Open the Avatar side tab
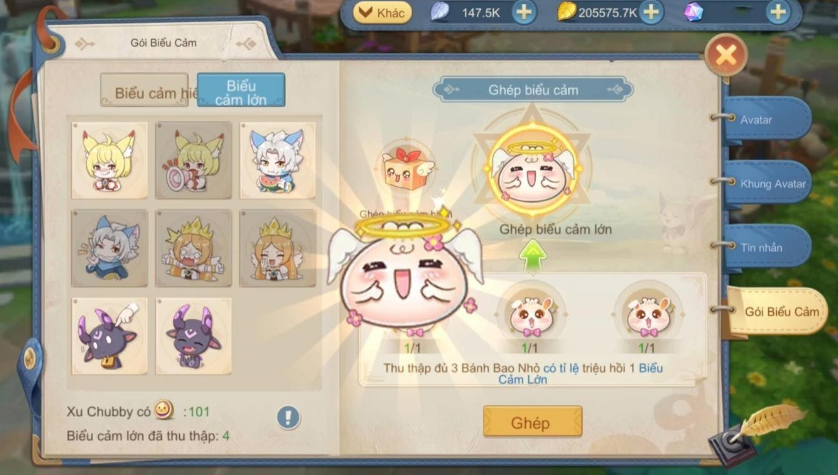The image size is (838, 475). [x=767, y=119]
